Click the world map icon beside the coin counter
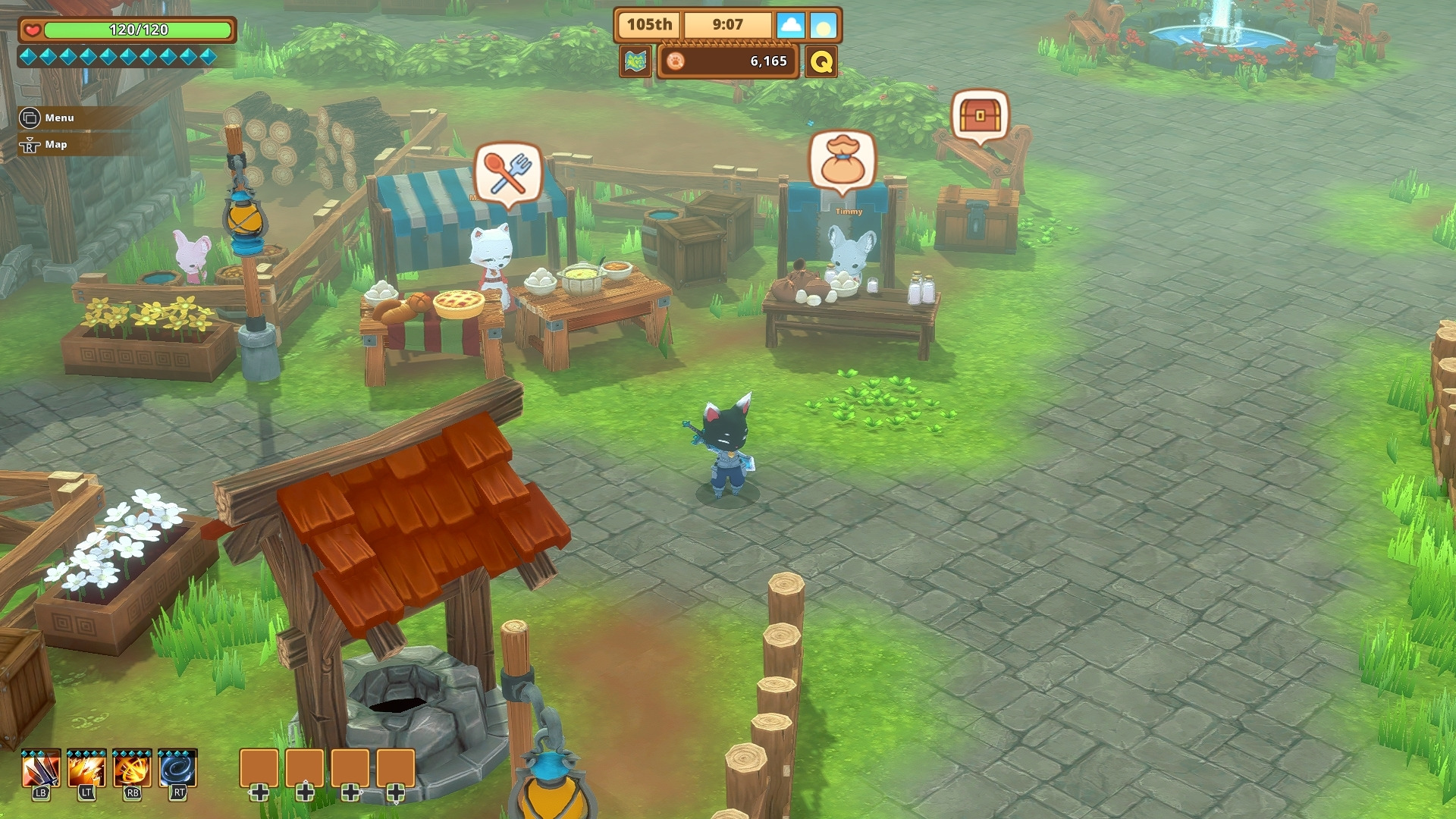 click(635, 61)
